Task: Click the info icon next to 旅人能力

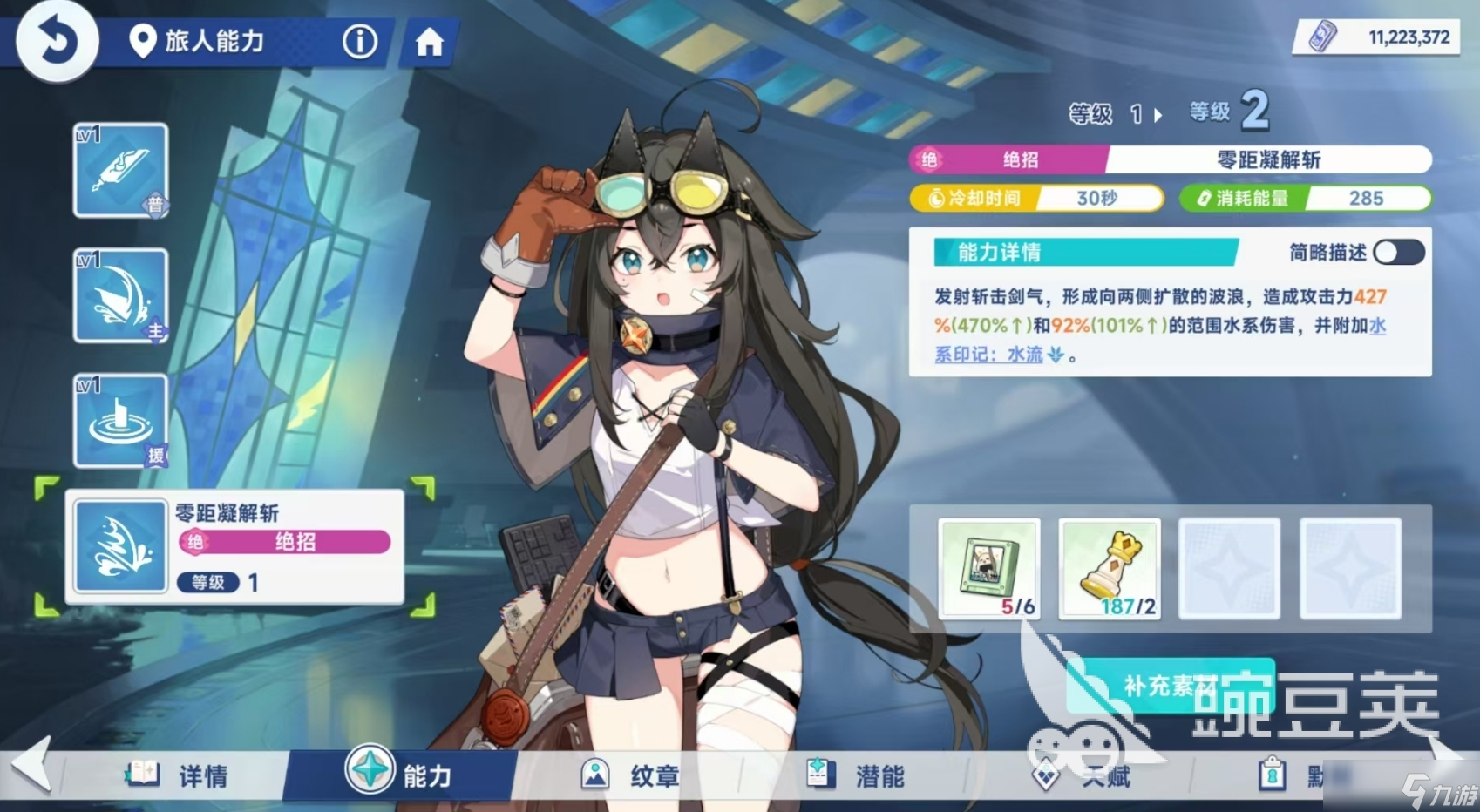Action: point(359,41)
